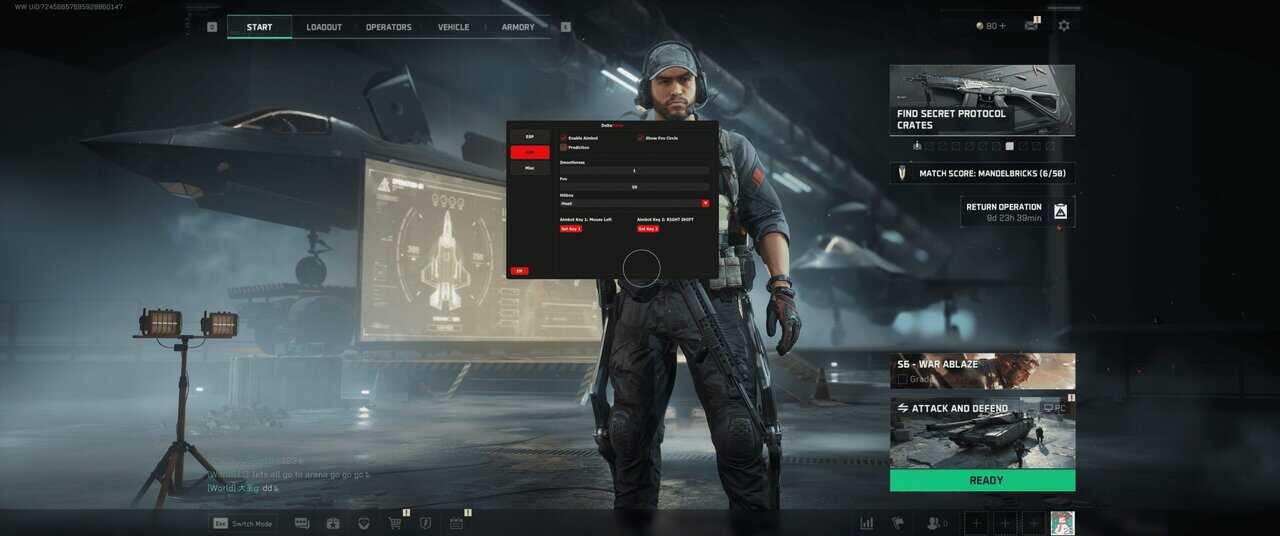Open the chat speech bubble icon

click(302, 523)
